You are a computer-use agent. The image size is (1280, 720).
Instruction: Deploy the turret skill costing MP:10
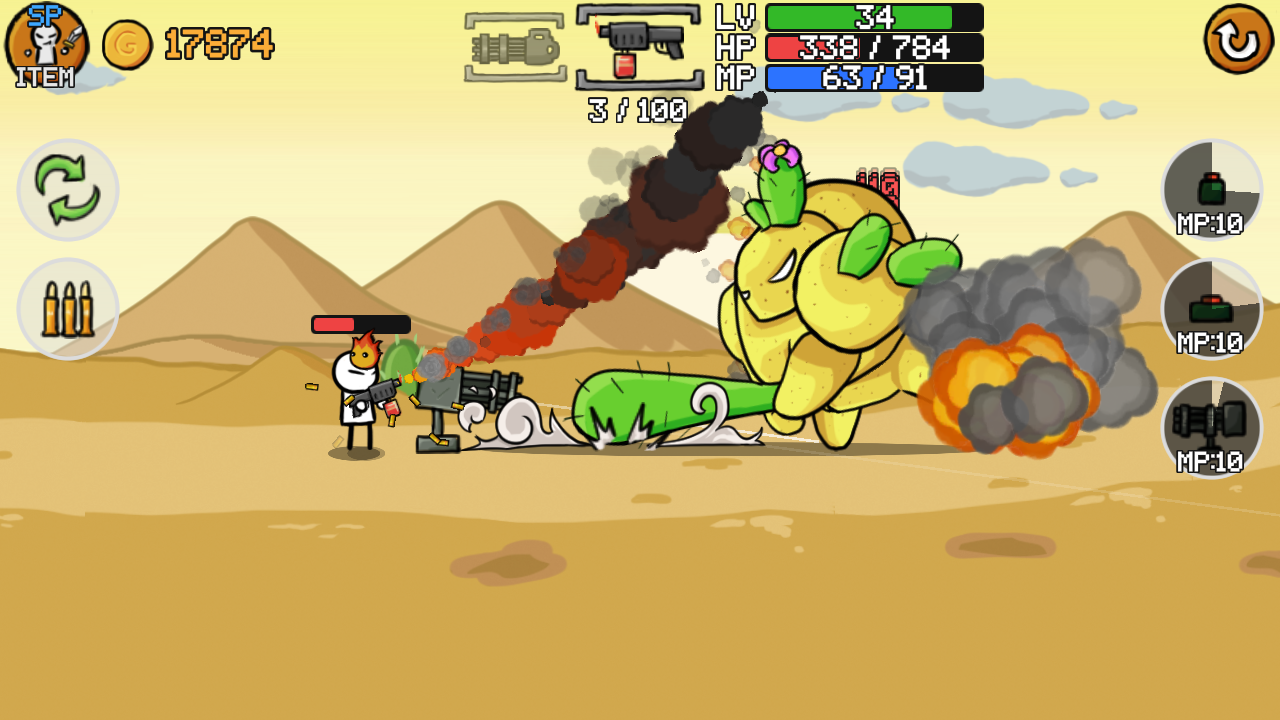(x=1212, y=427)
